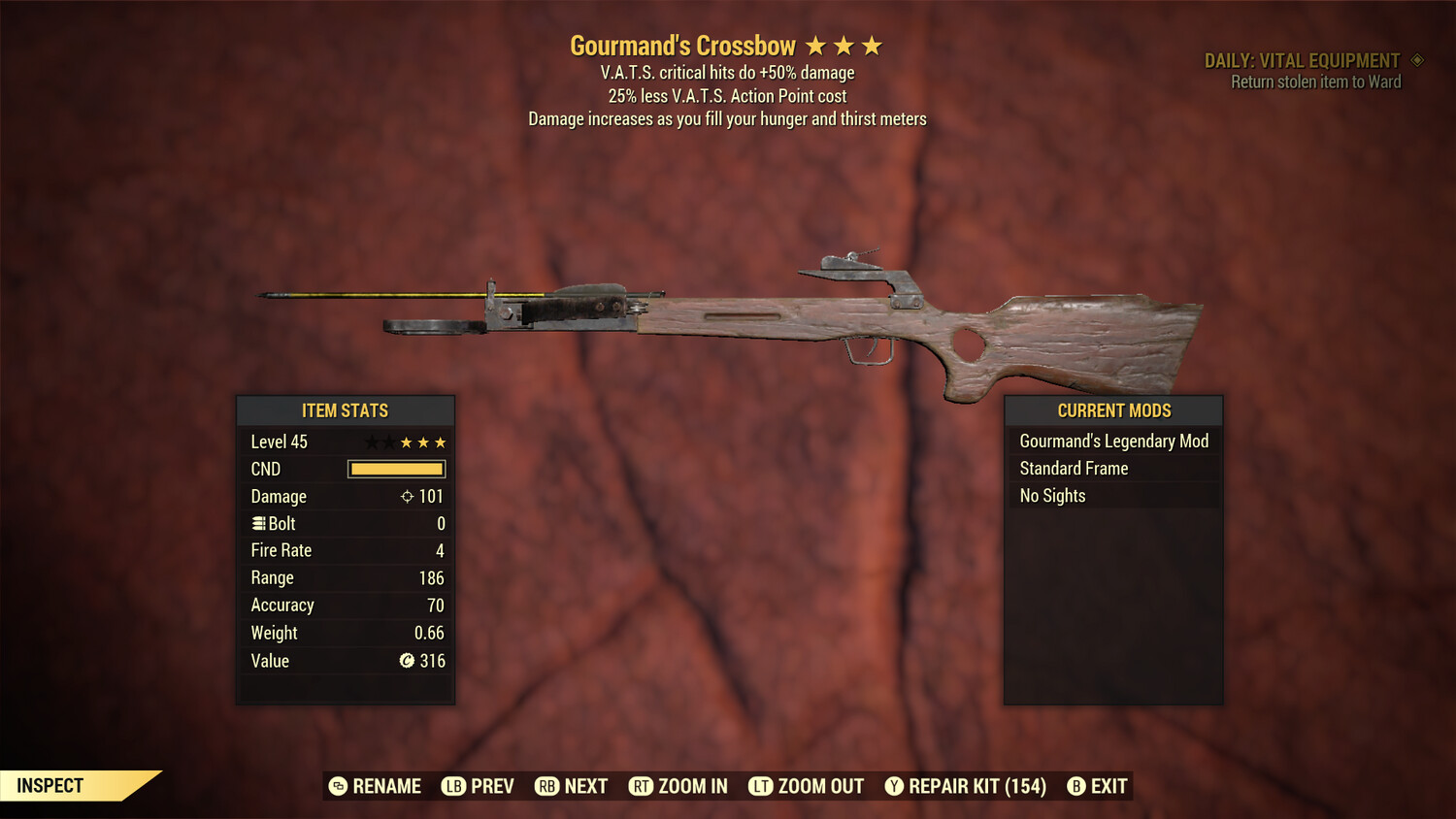Click the crosshair icon next to Damage 101

[408, 496]
